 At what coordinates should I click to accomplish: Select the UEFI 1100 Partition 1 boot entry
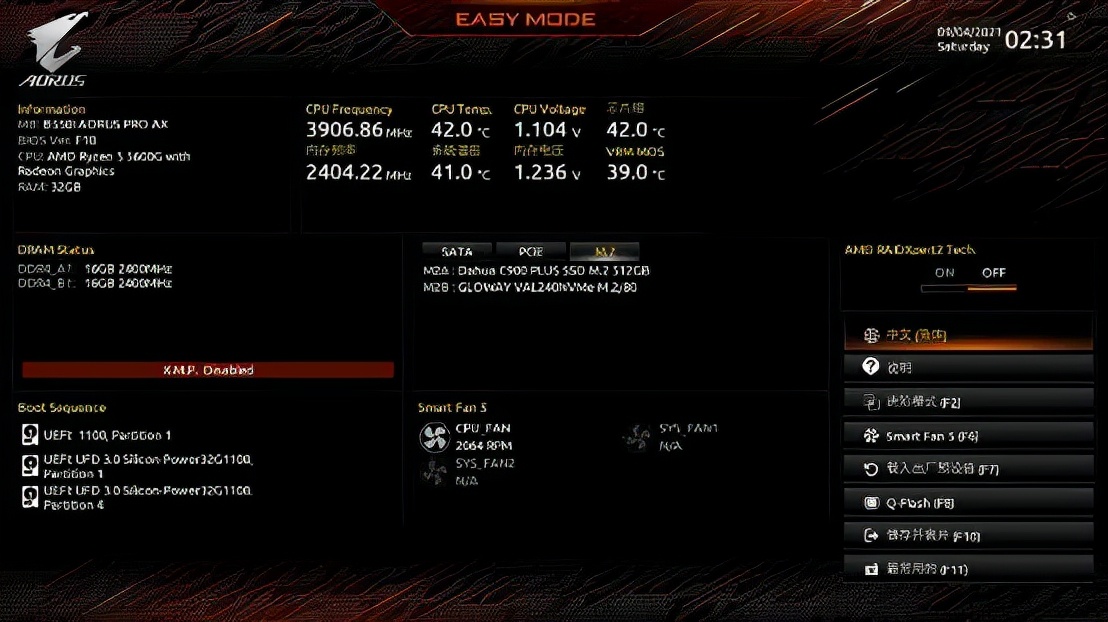(x=107, y=435)
